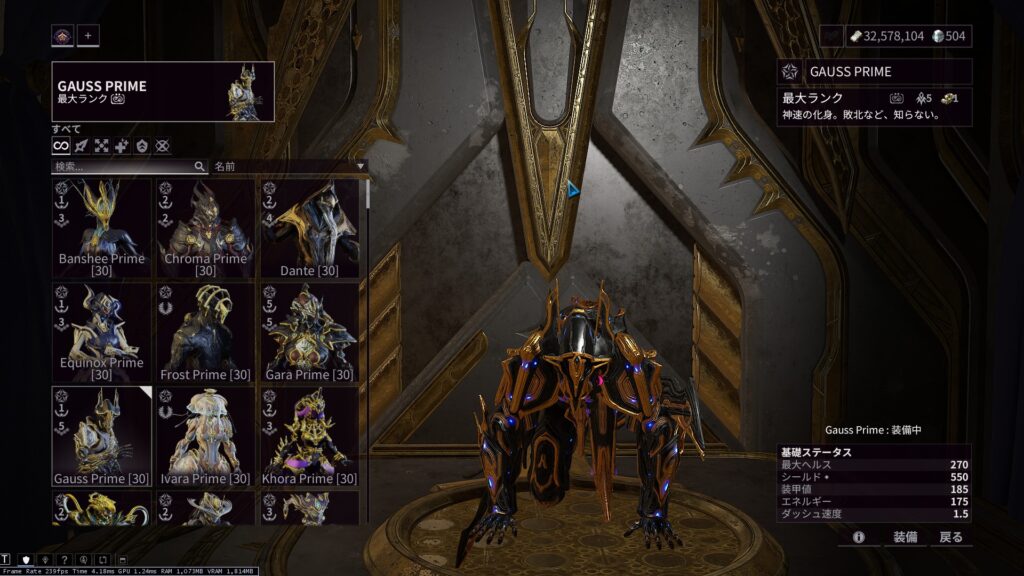The height and width of the screenshot is (576, 1024).
Task: Equip with the 装備 button
Action: tap(904, 537)
